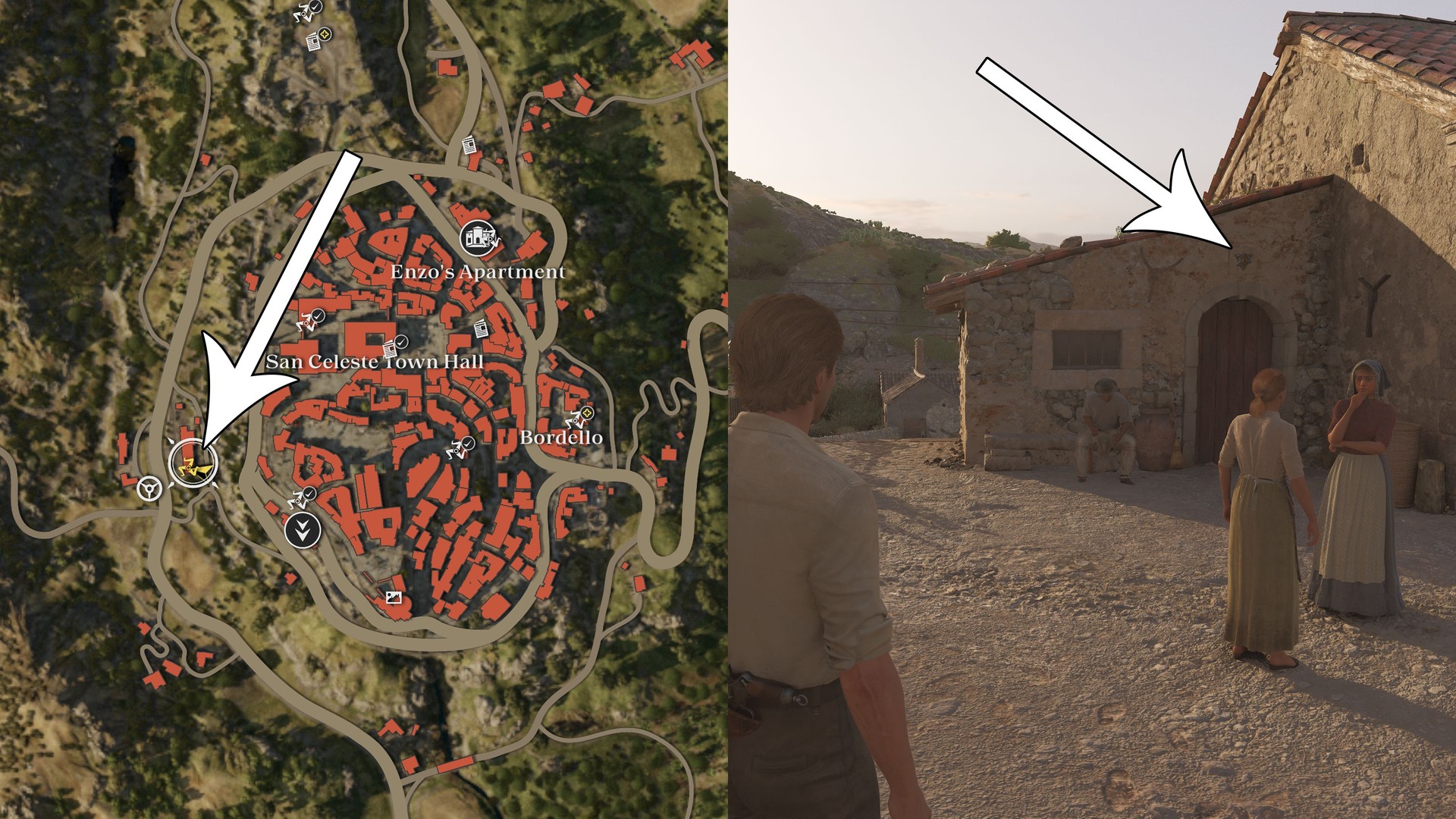Select the landscape photo map marker
This screenshot has height=819, width=1456.
(x=393, y=598)
